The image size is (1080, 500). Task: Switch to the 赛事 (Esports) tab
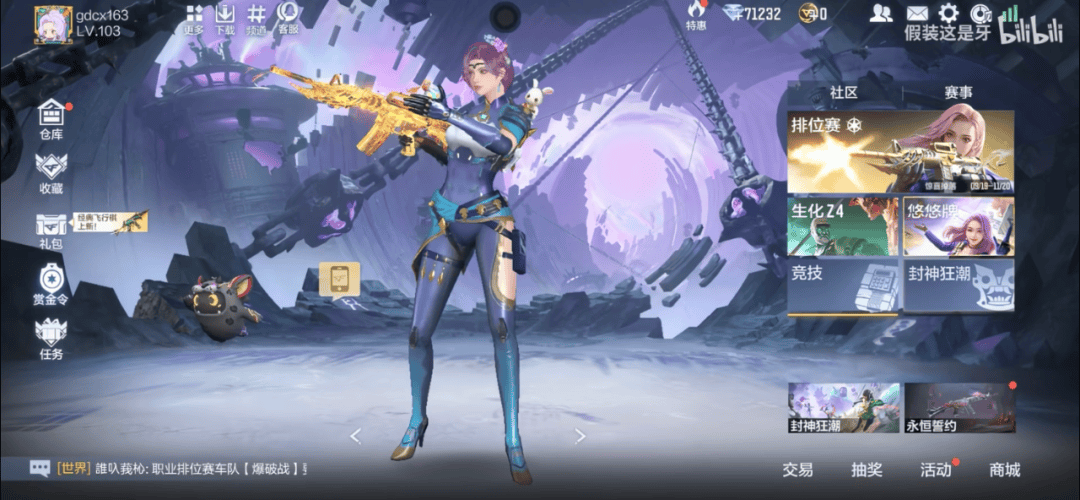(x=958, y=92)
